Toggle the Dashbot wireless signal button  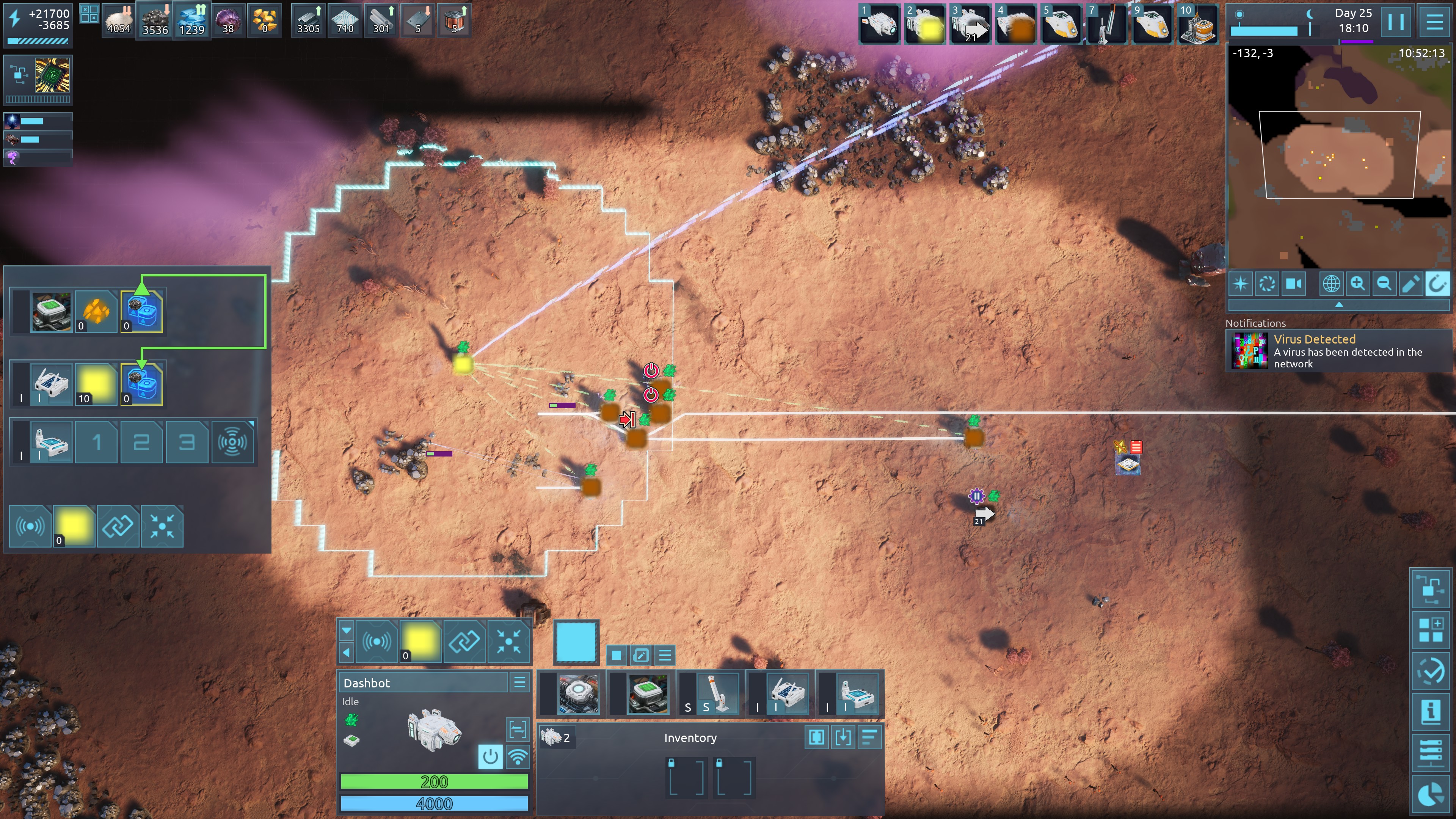tap(517, 756)
